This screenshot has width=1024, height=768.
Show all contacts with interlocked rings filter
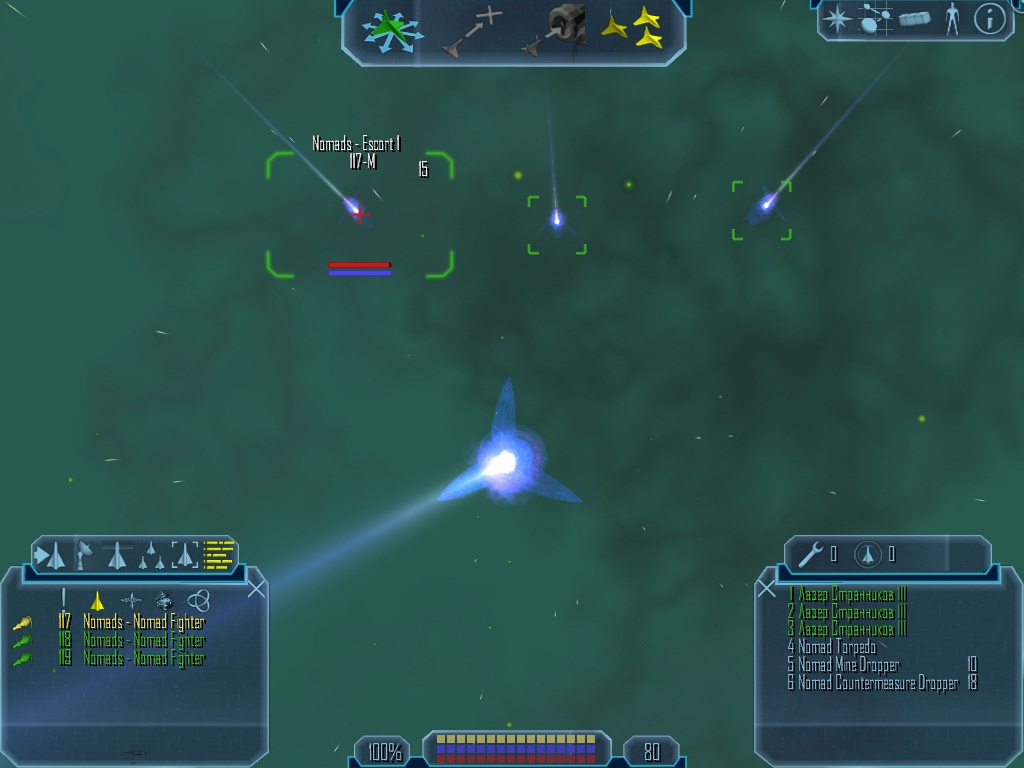(199, 600)
